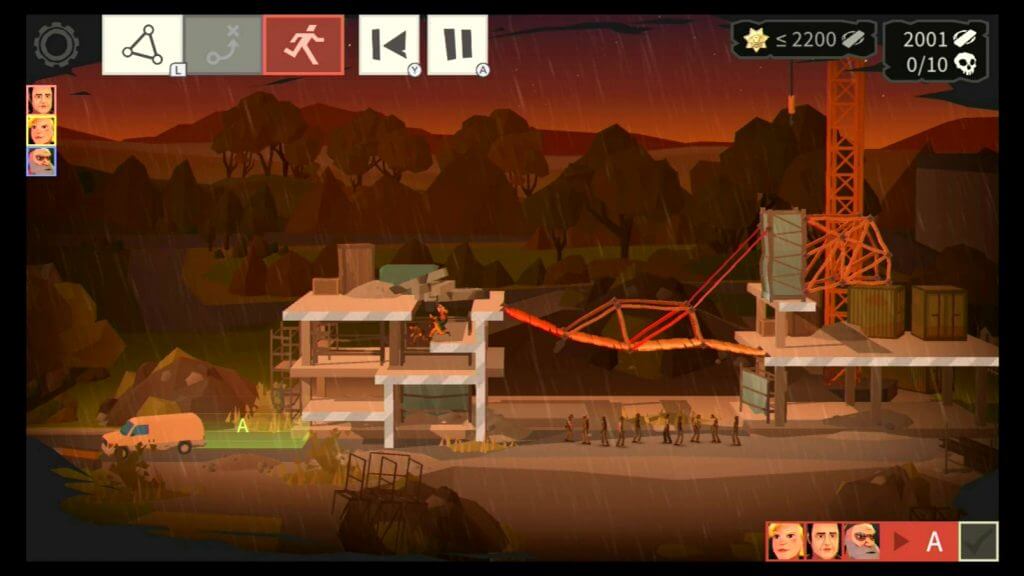Switch to bridge build mode triangle button
Viewport: 1024px width, 576px height.
[142, 45]
